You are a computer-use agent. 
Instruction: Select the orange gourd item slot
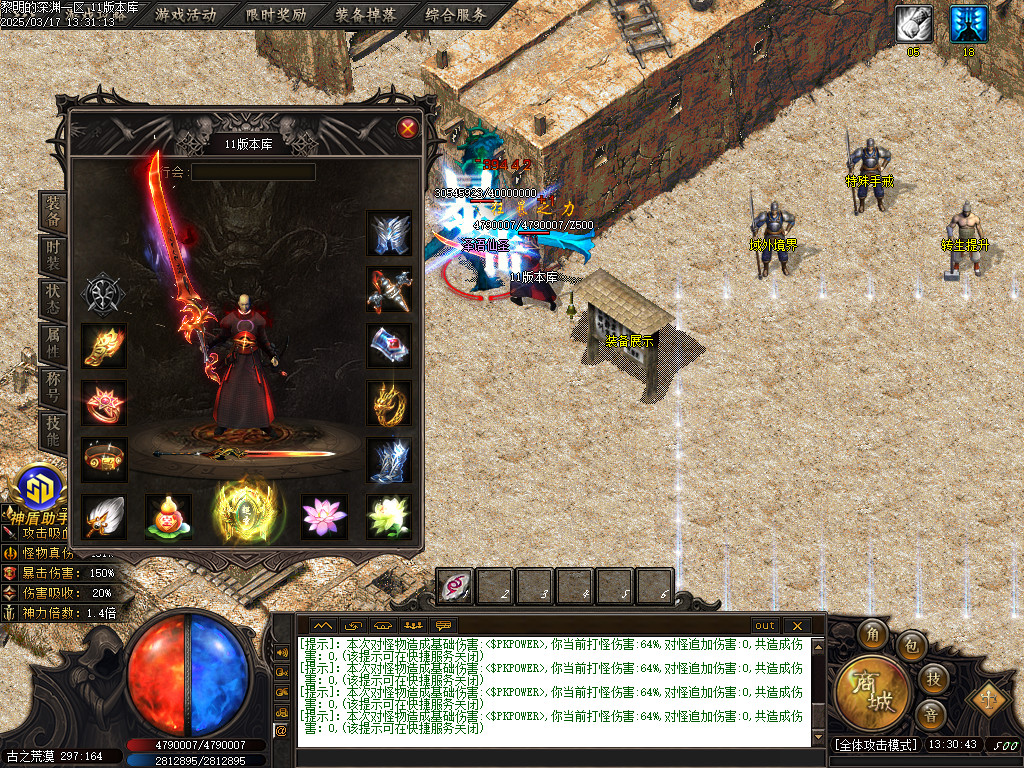pyautogui.click(x=167, y=517)
